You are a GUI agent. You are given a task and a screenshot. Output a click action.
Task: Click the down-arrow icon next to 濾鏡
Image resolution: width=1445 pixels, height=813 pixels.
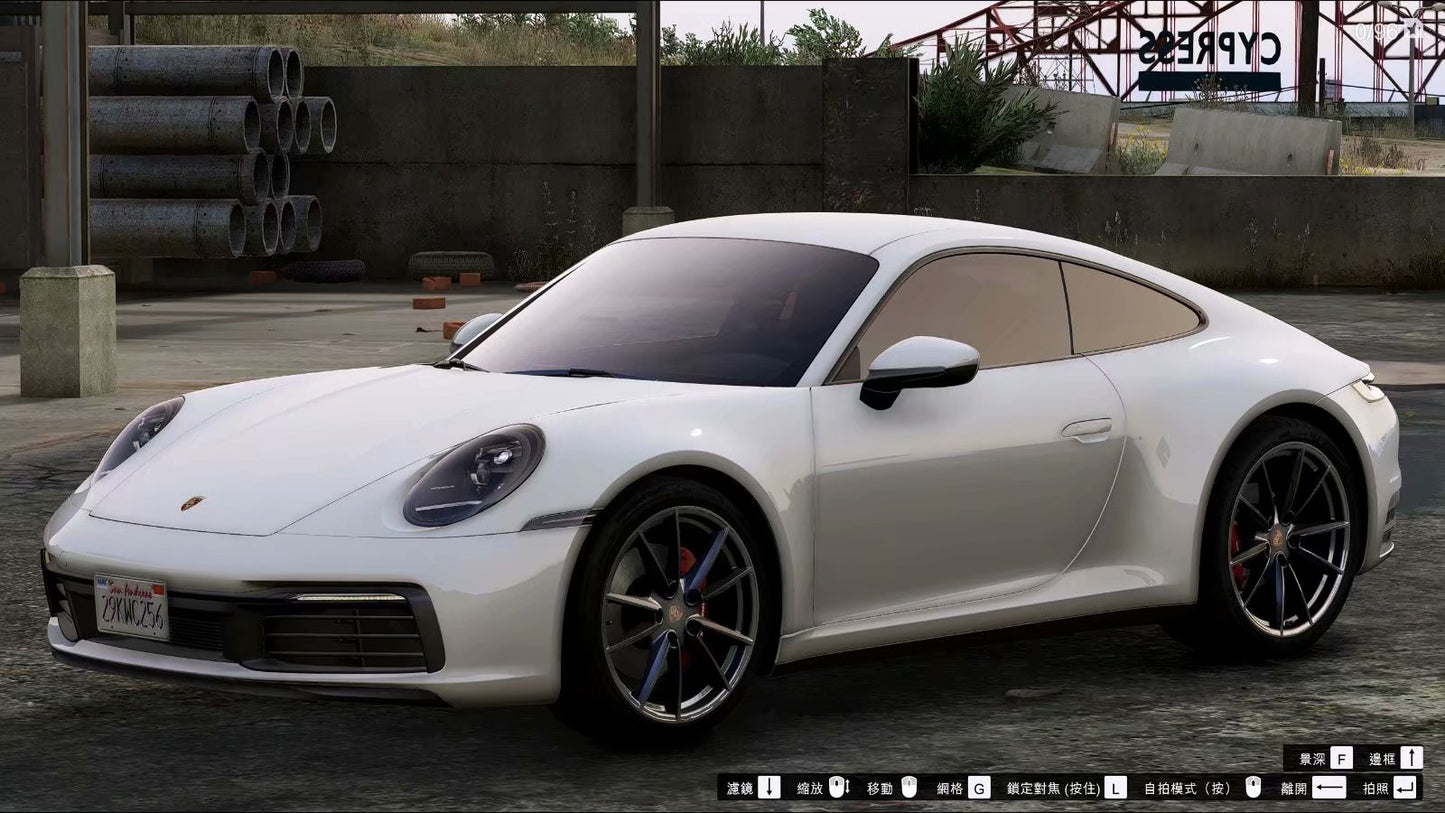[770, 786]
